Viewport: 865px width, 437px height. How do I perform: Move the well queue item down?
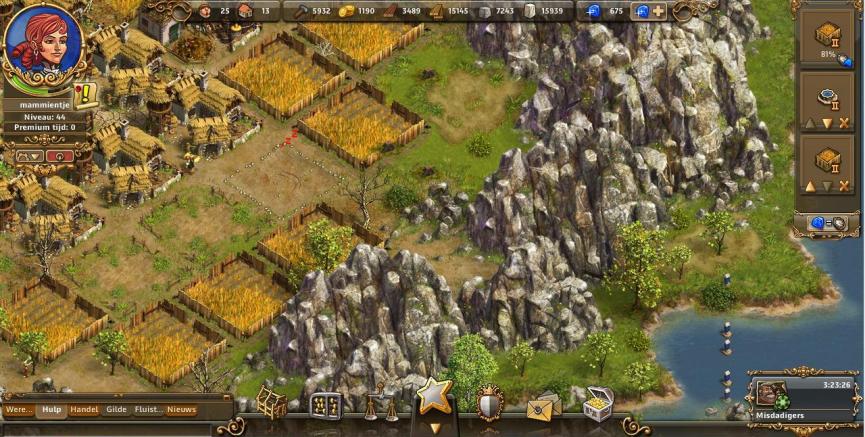pos(827,123)
